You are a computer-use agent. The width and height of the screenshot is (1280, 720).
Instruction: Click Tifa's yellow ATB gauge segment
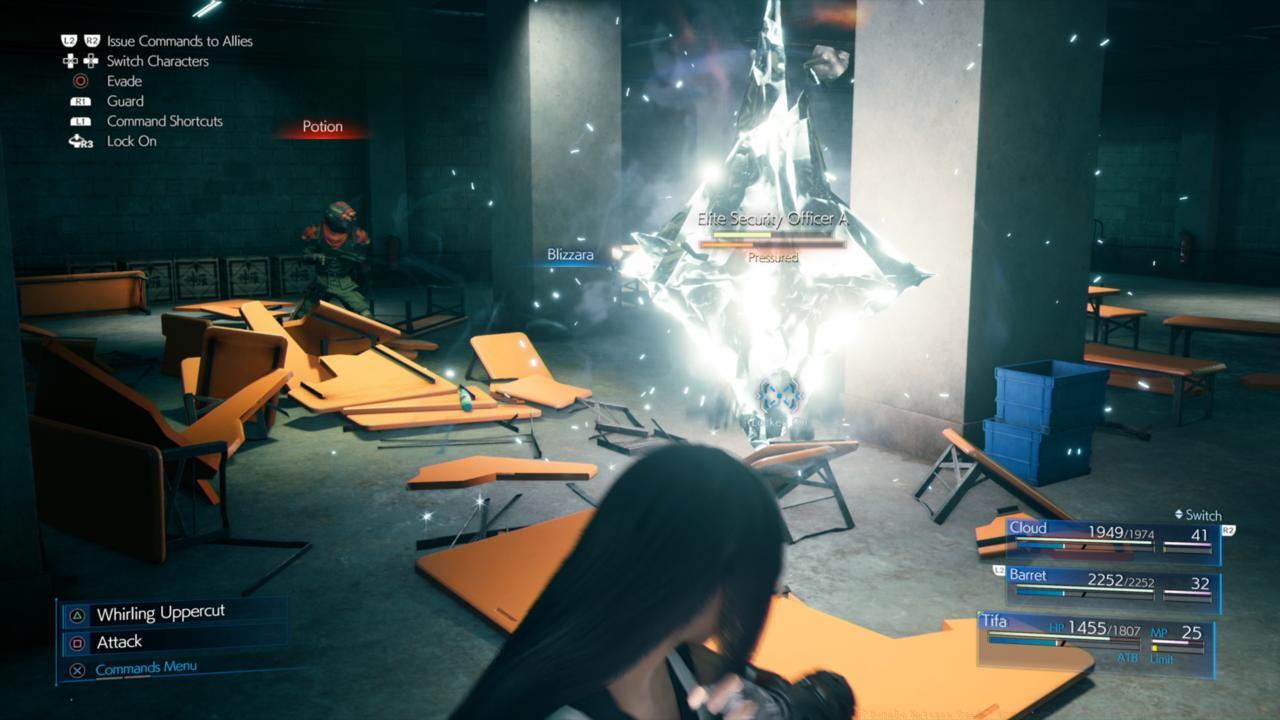(1155, 649)
